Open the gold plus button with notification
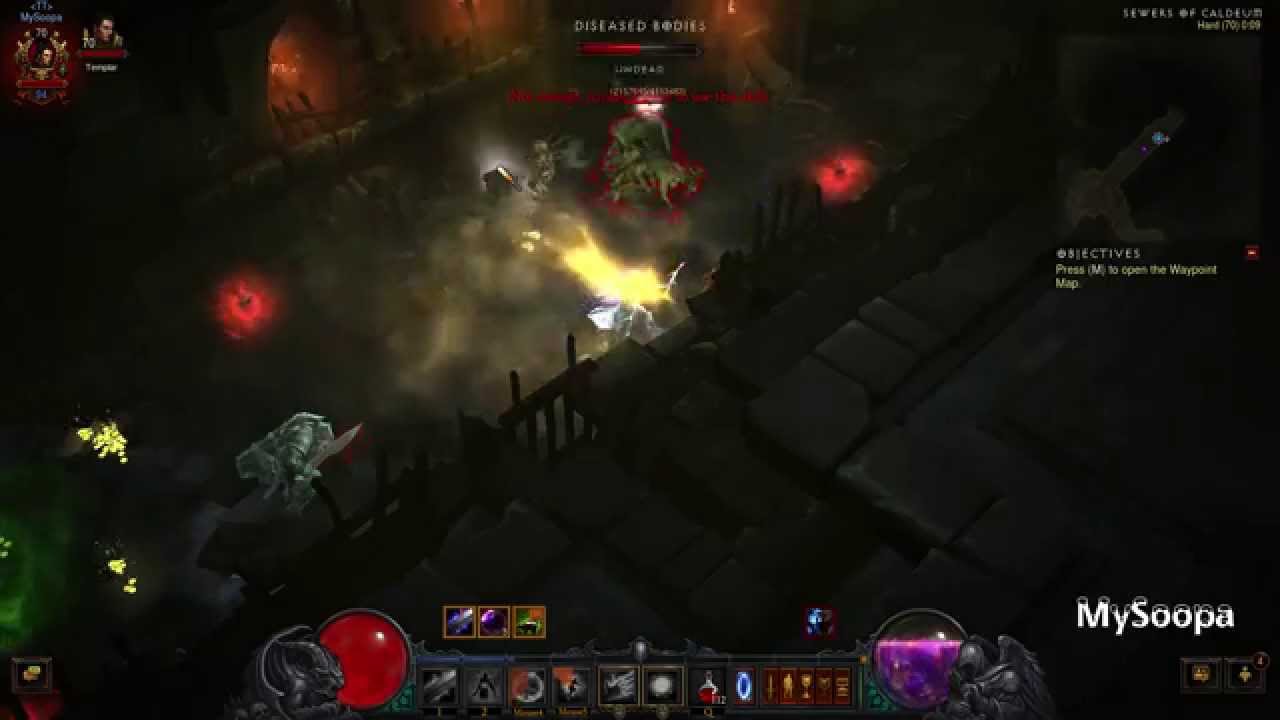 pyautogui.click(x=1245, y=674)
